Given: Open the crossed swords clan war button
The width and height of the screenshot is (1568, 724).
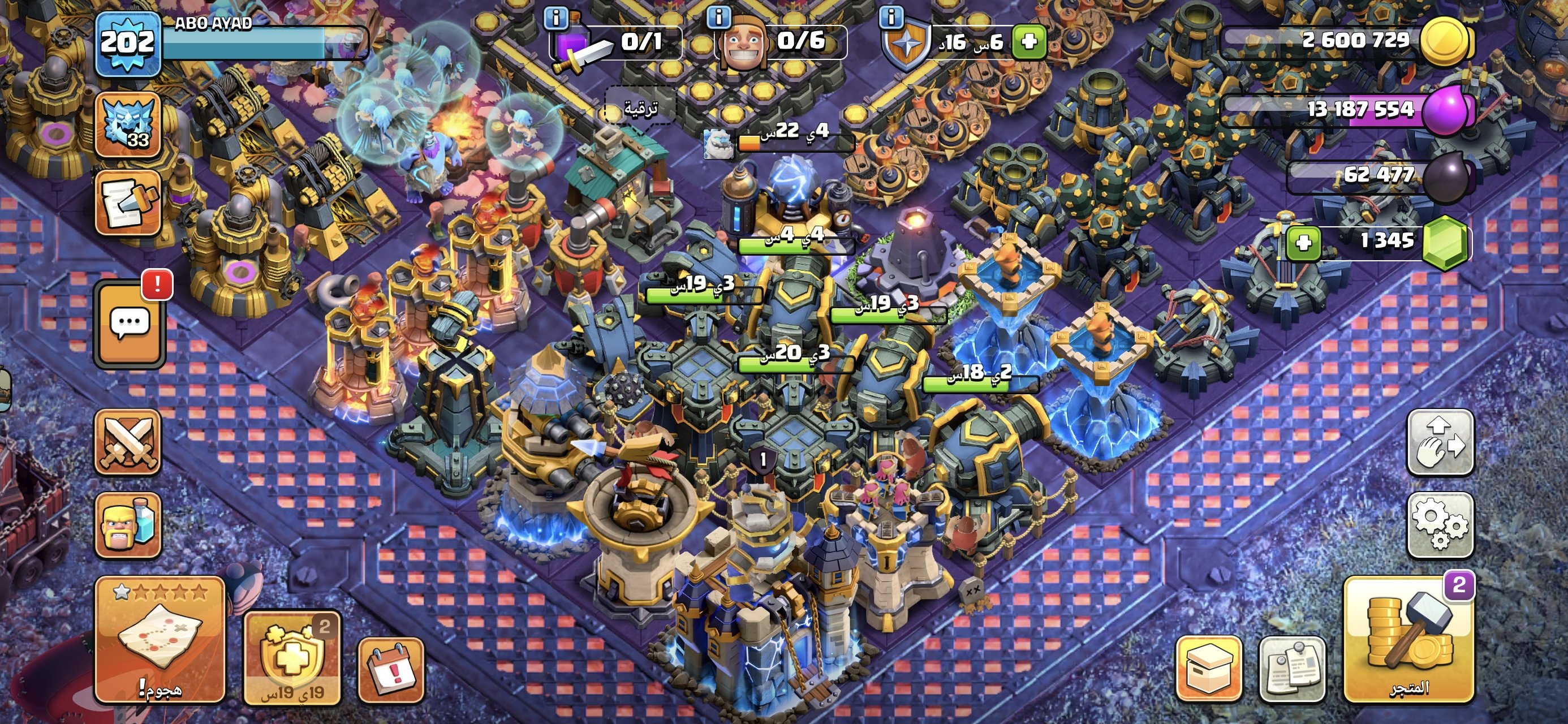Looking at the screenshot, I should (x=128, y=441).
